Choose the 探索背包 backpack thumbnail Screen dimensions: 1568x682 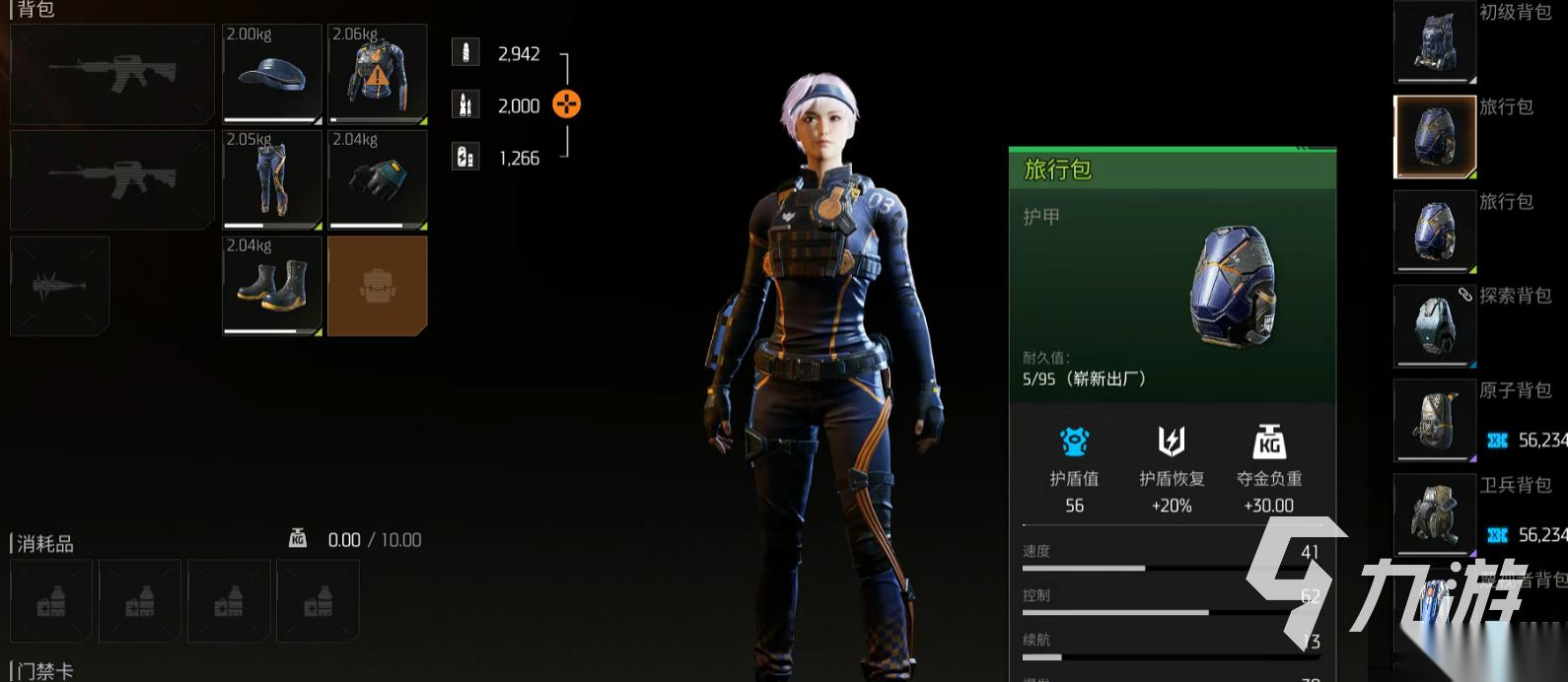(x=1434, y=325)
